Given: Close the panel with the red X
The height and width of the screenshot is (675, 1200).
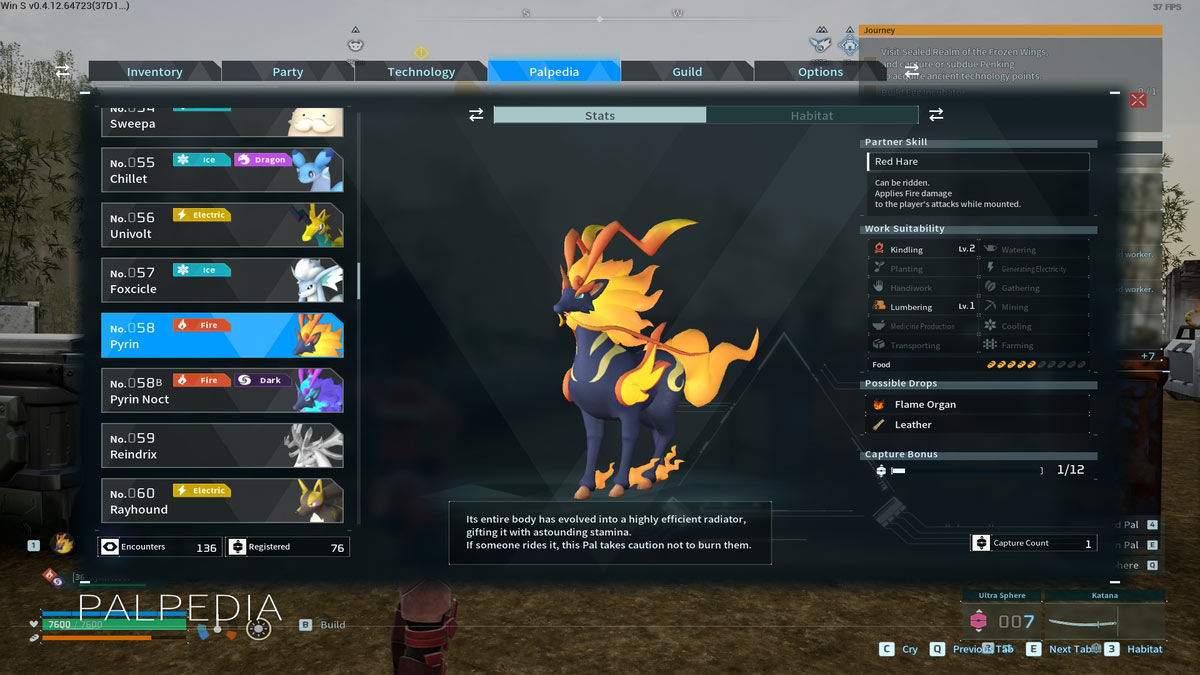Looking at the screenshot, I should pyautogui.click(x=1138, y=100).
